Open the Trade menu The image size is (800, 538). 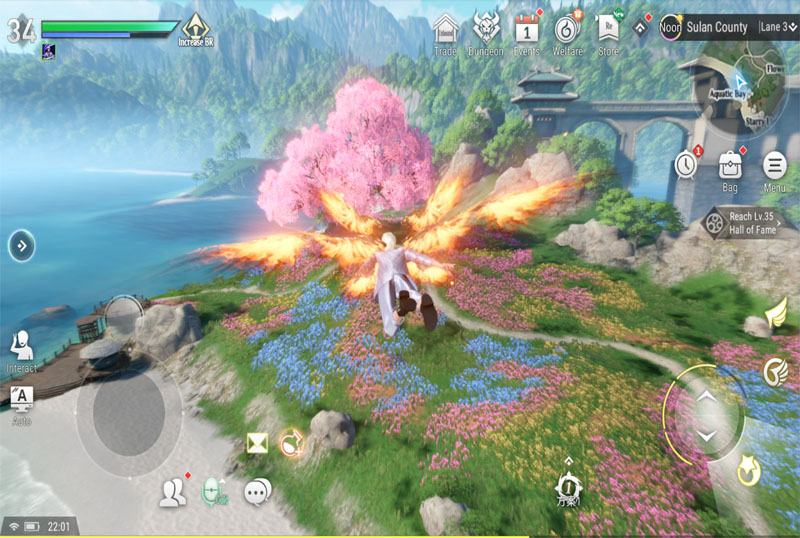pos(447,31)
